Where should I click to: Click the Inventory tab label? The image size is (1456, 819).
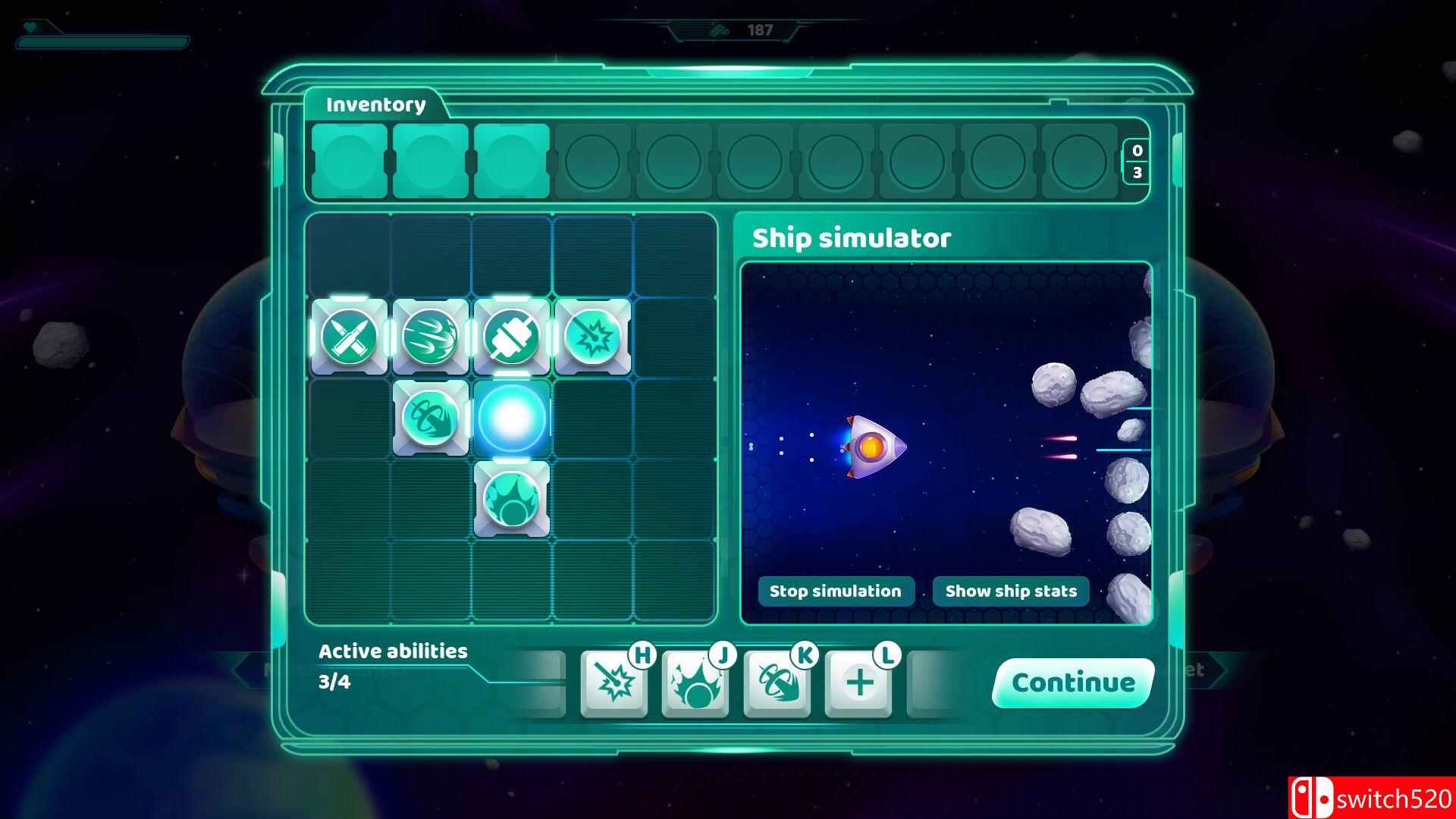click(375, 104)
